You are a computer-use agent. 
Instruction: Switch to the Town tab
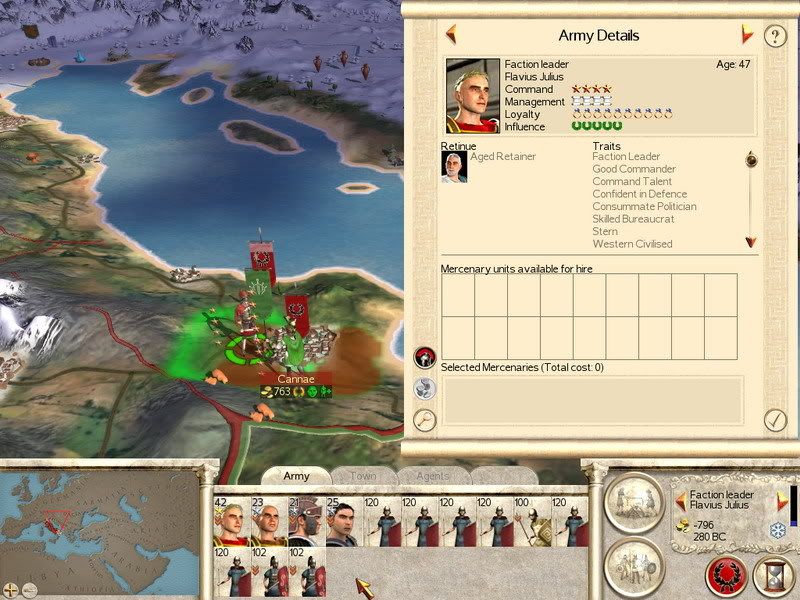[363, 476]
